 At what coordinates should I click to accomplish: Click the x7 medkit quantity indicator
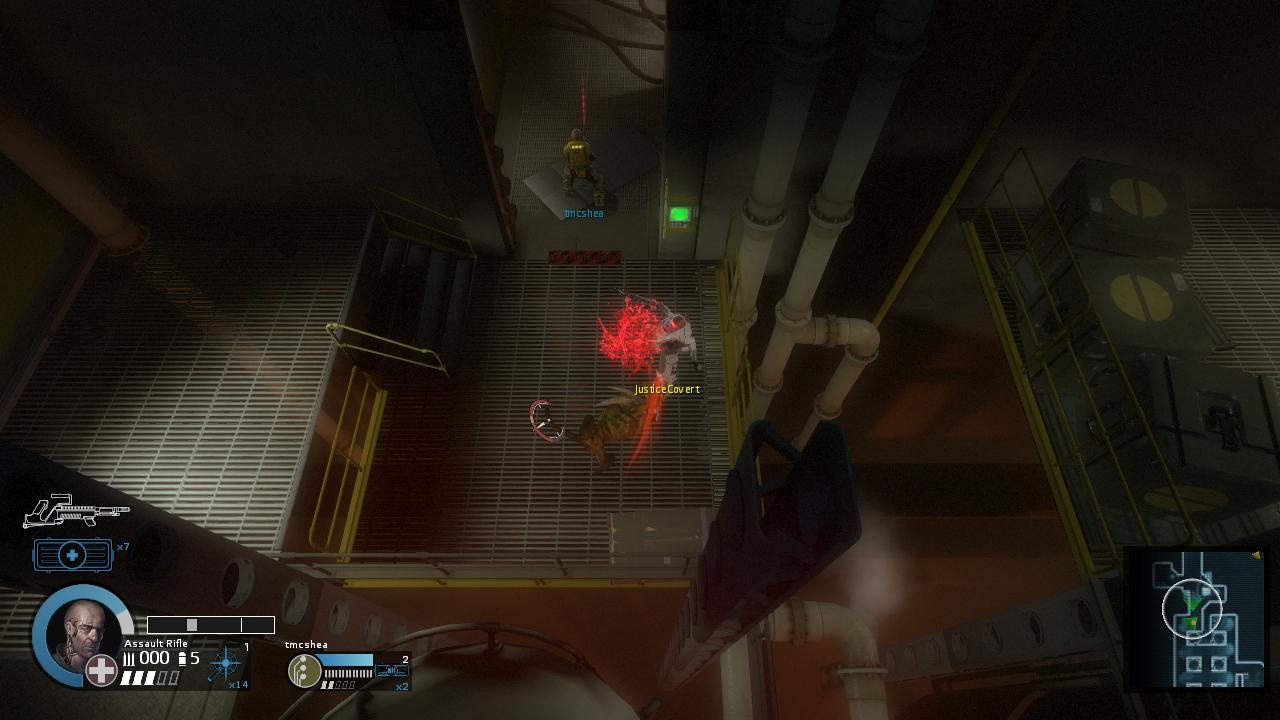tap(123, 545)
